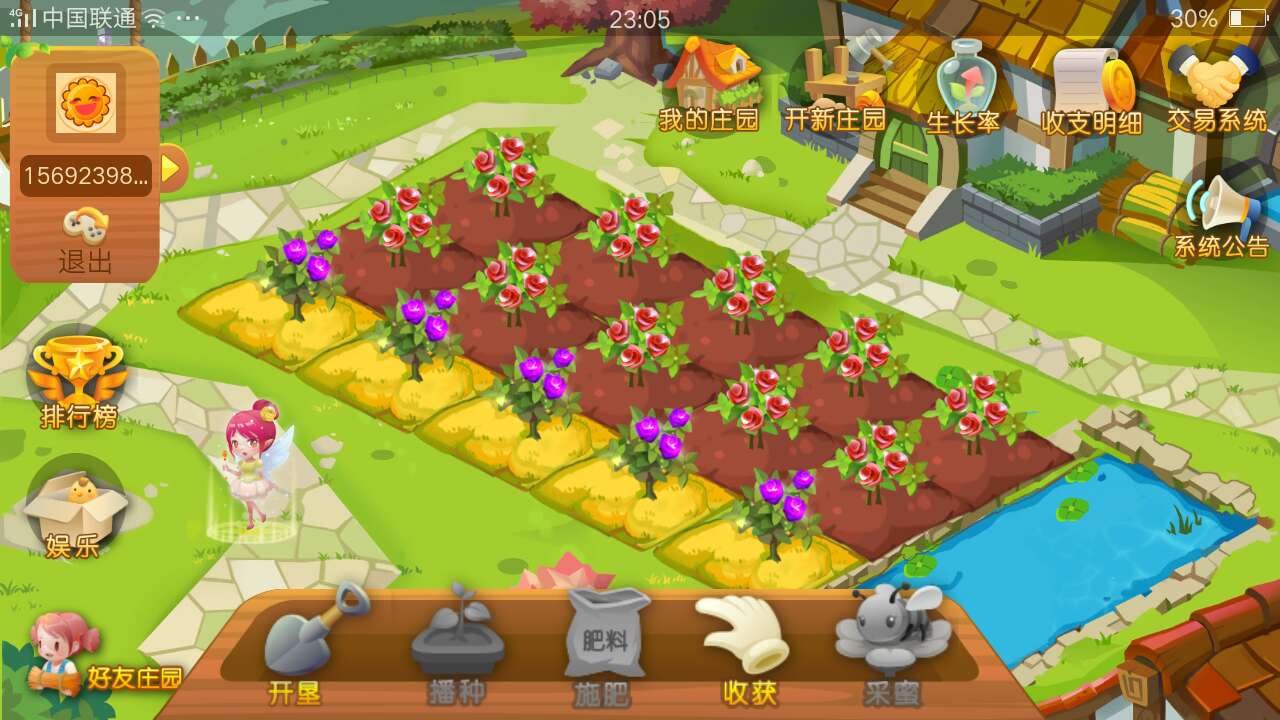Open 收支明细 income and expense details
This screenshot has height=720, width=1280.
point(1091,90)
